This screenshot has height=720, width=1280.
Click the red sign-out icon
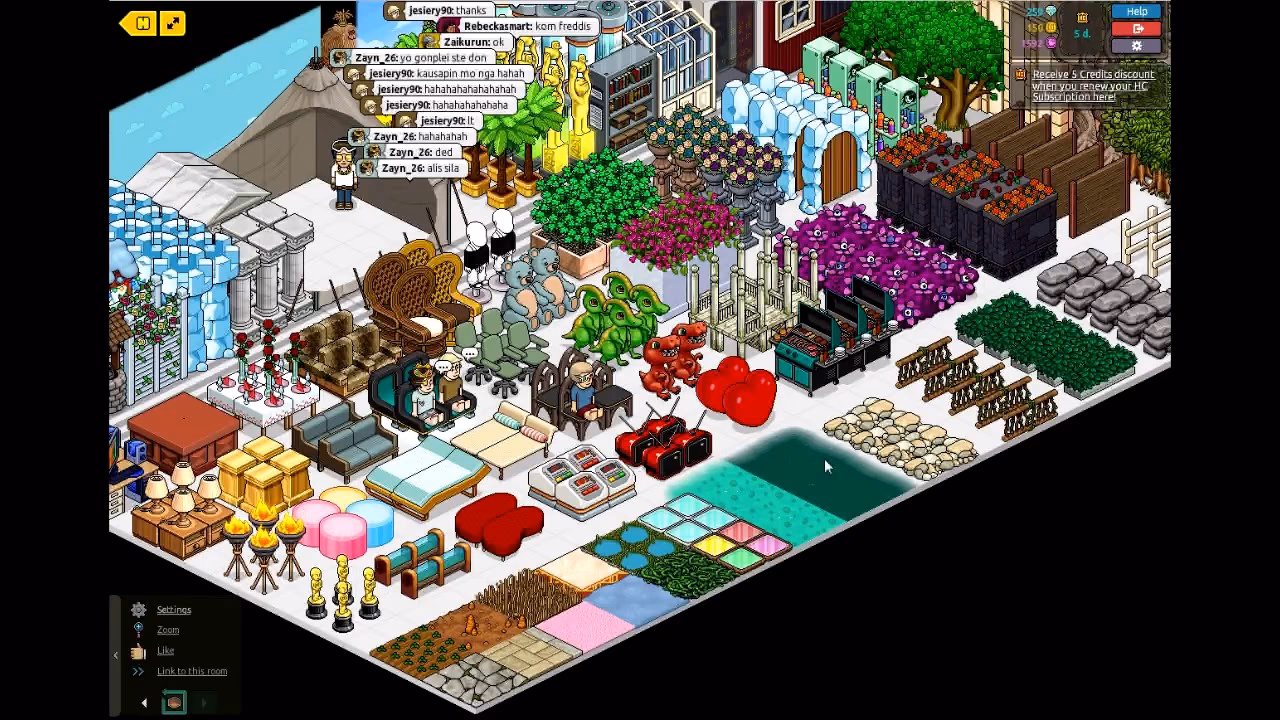click(1136, 29)
